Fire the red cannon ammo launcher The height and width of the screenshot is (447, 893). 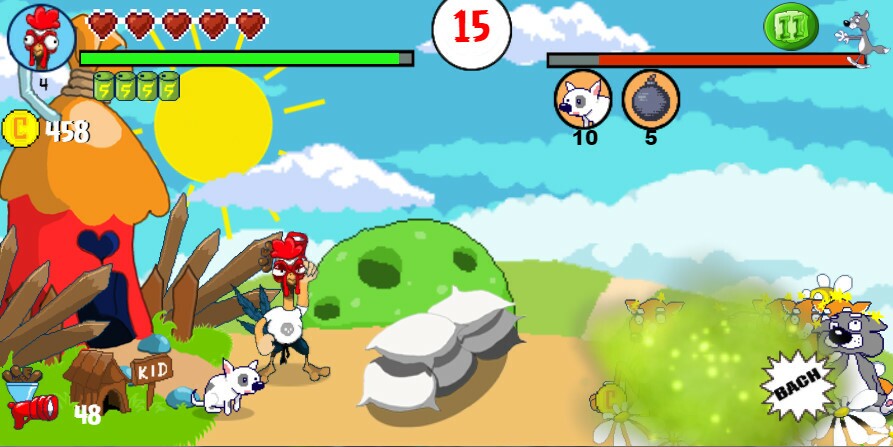point(33,411)
